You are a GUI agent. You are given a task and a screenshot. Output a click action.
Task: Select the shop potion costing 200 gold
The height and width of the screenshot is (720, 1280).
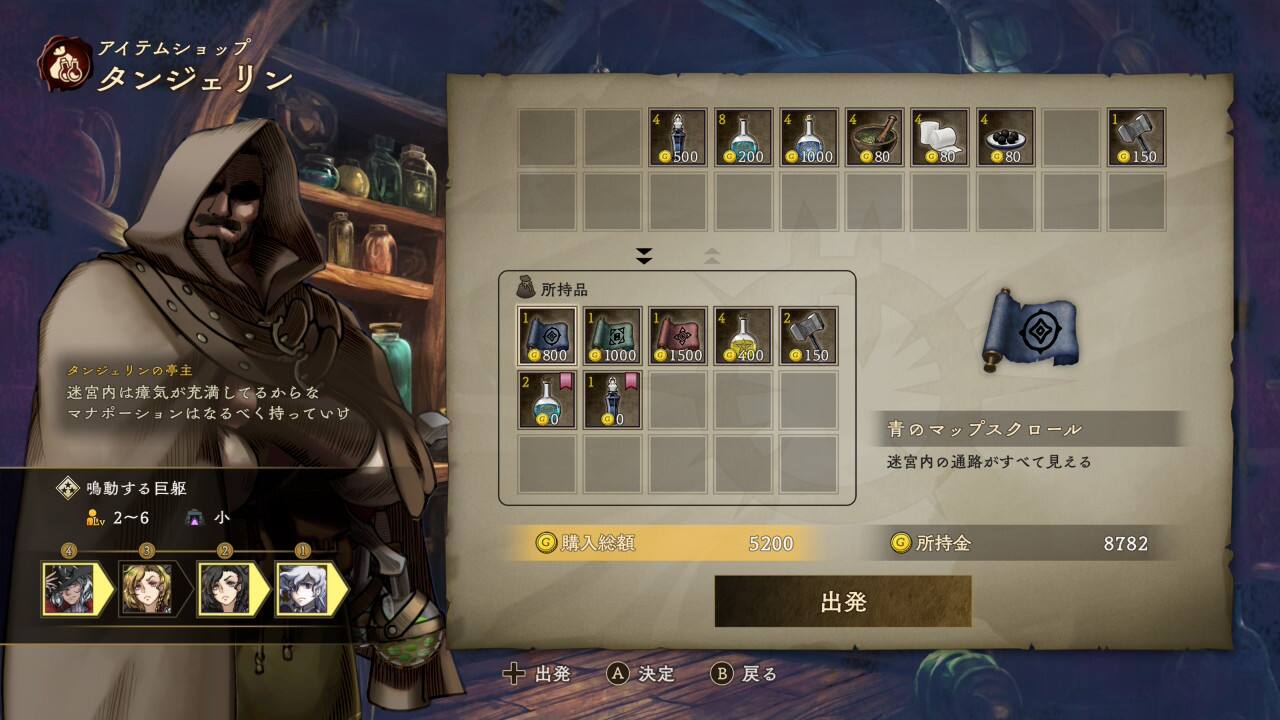click(743, 137)
